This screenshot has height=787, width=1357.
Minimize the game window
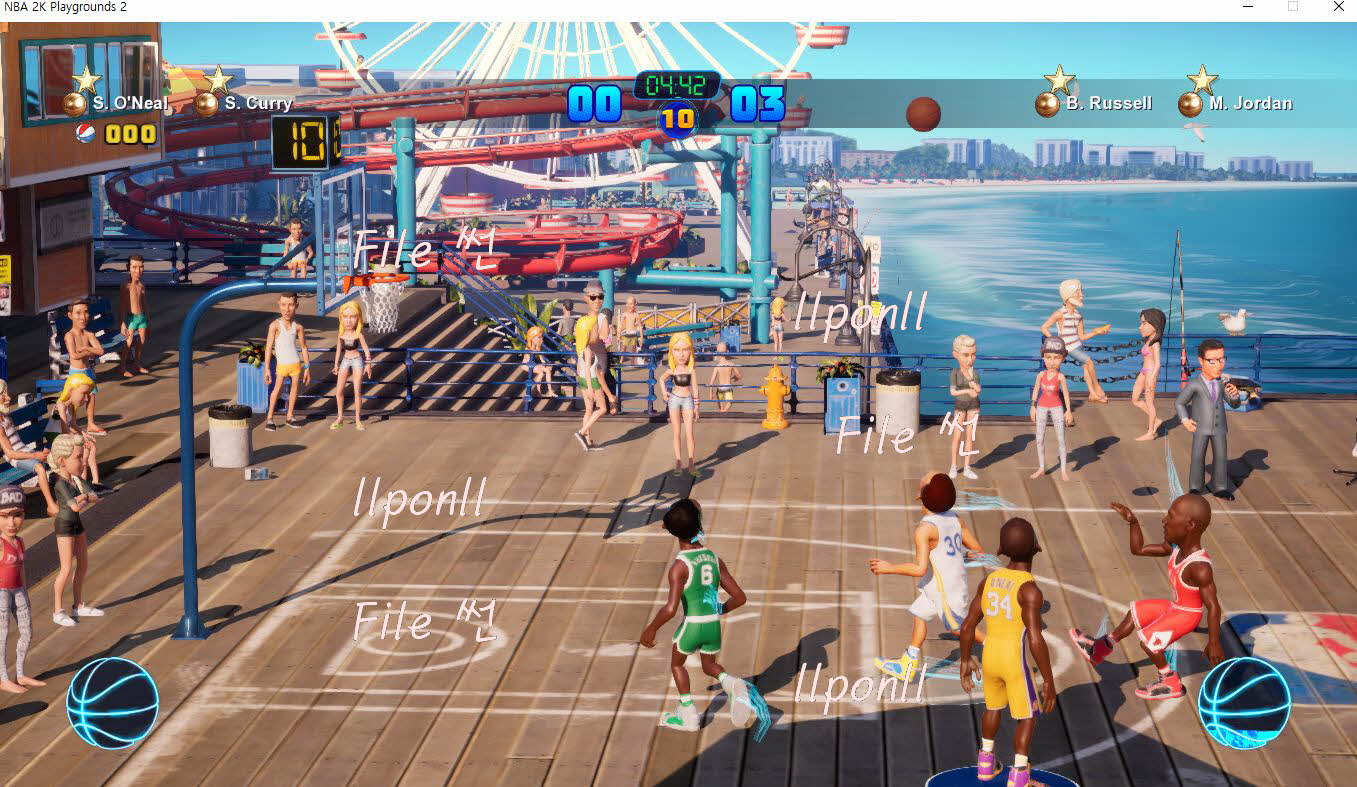pos(1249,7)
